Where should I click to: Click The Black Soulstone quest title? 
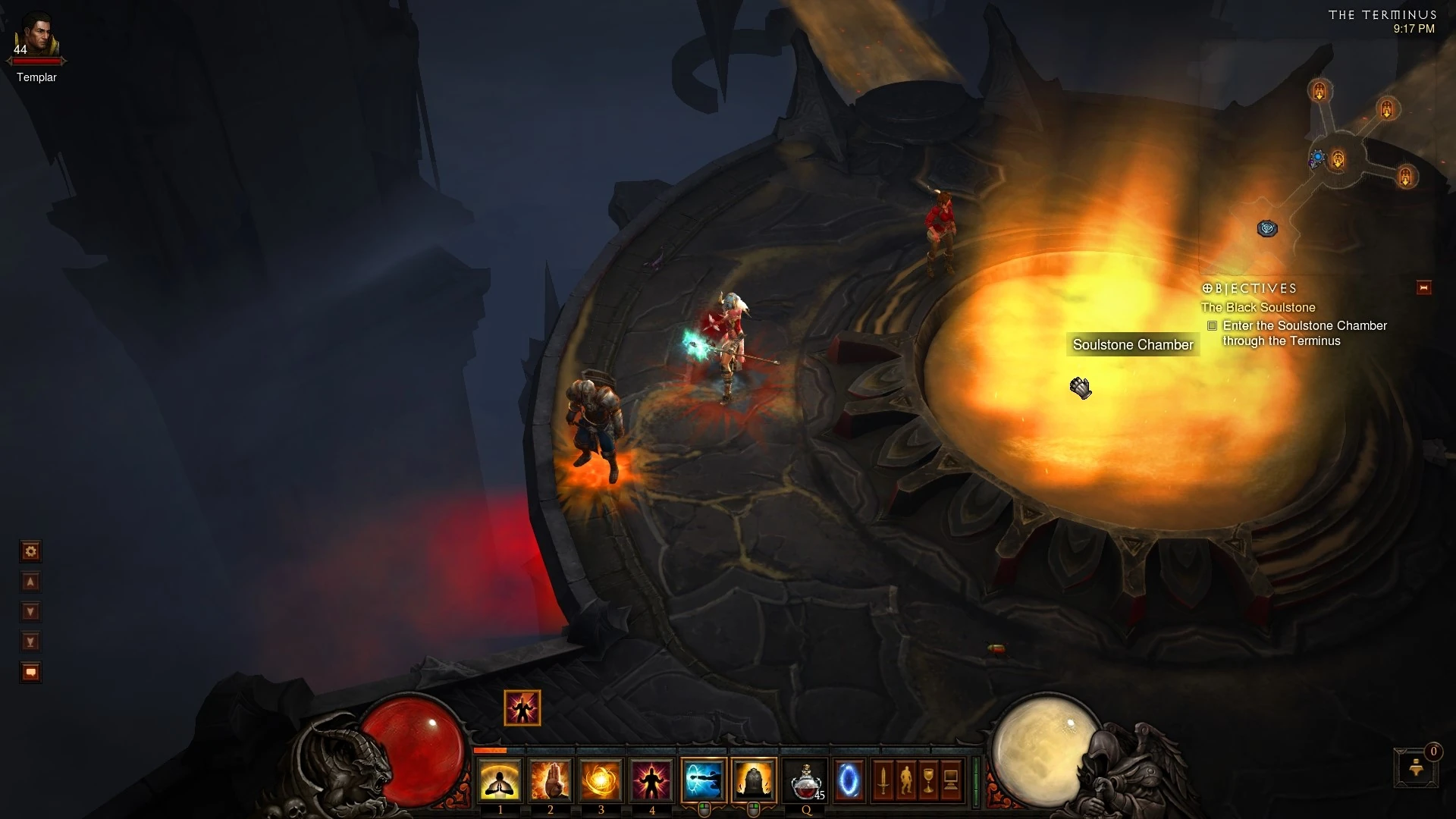tap(1257, 308)
